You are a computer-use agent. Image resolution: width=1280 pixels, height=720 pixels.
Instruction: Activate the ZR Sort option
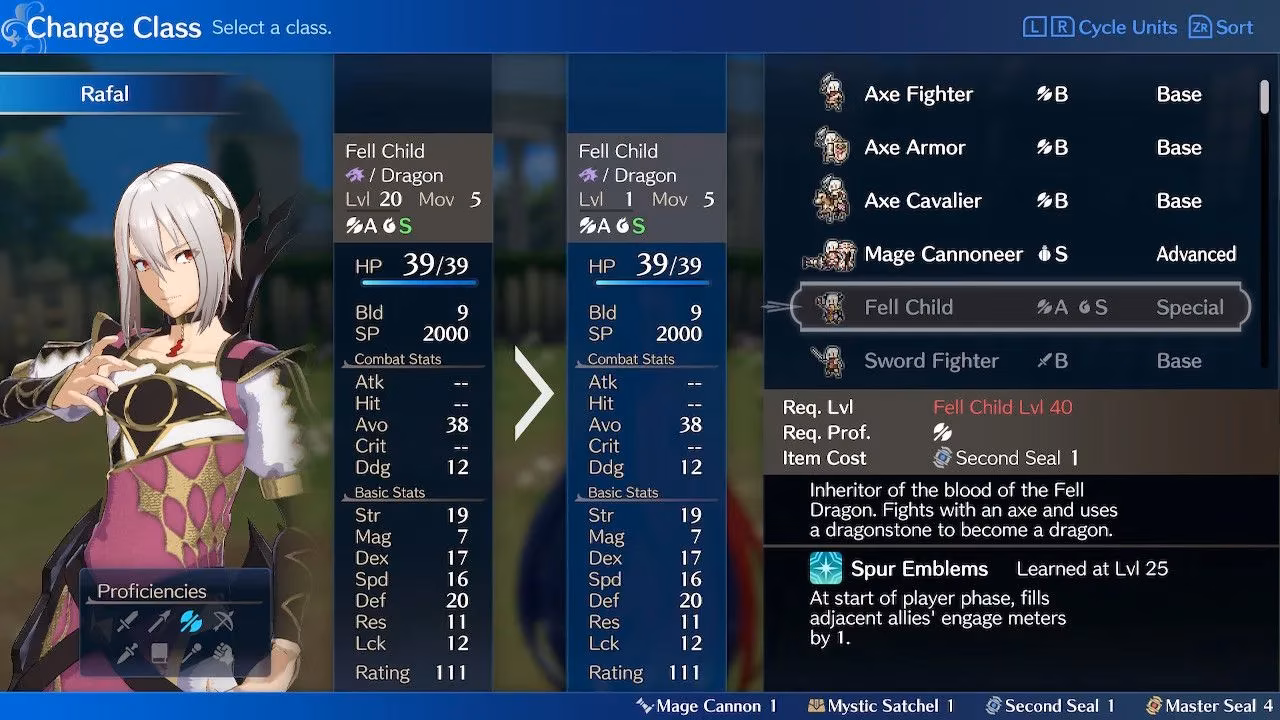[1220, 27]
